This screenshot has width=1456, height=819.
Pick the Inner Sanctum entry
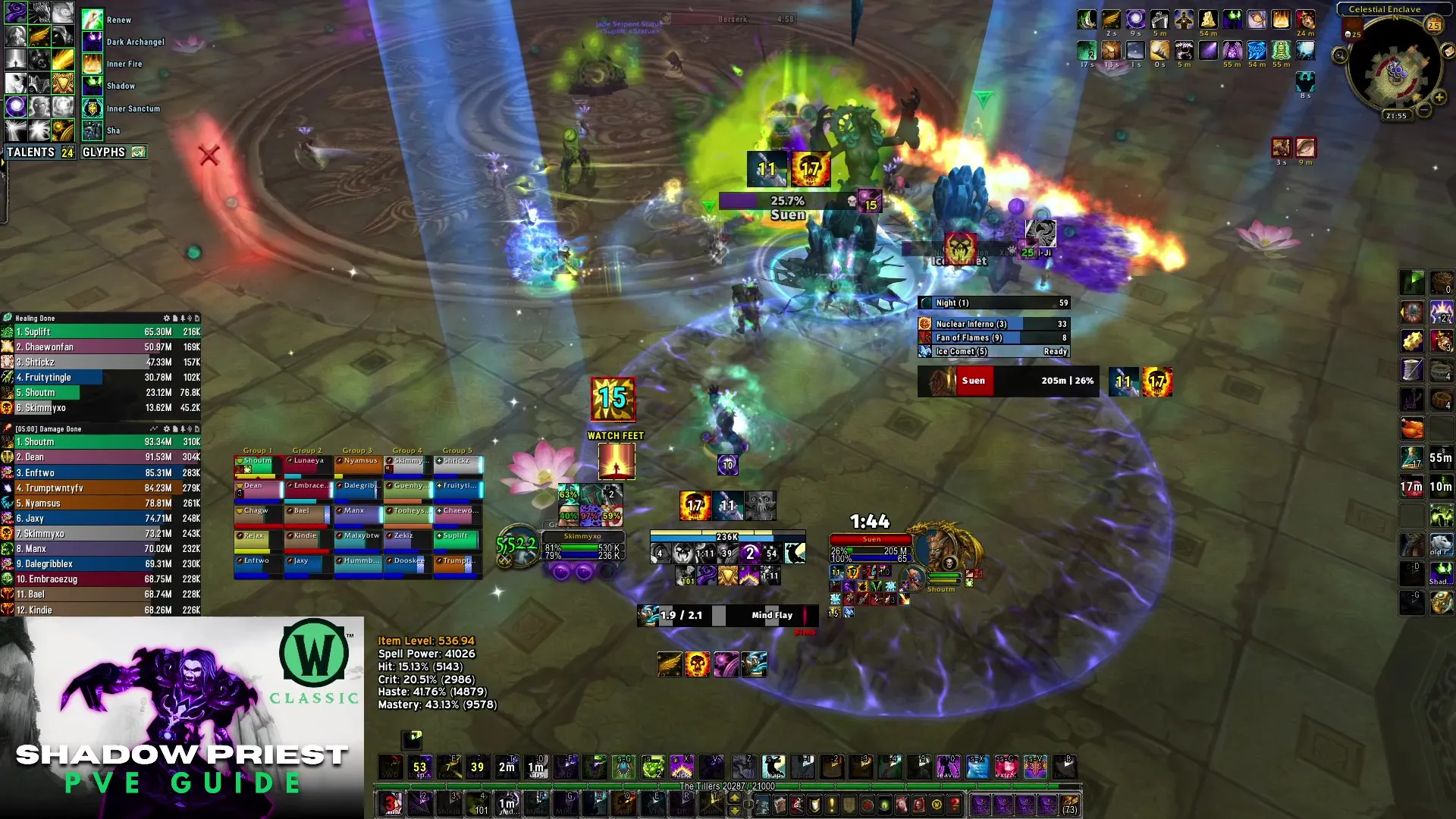[x=133, y=109]
